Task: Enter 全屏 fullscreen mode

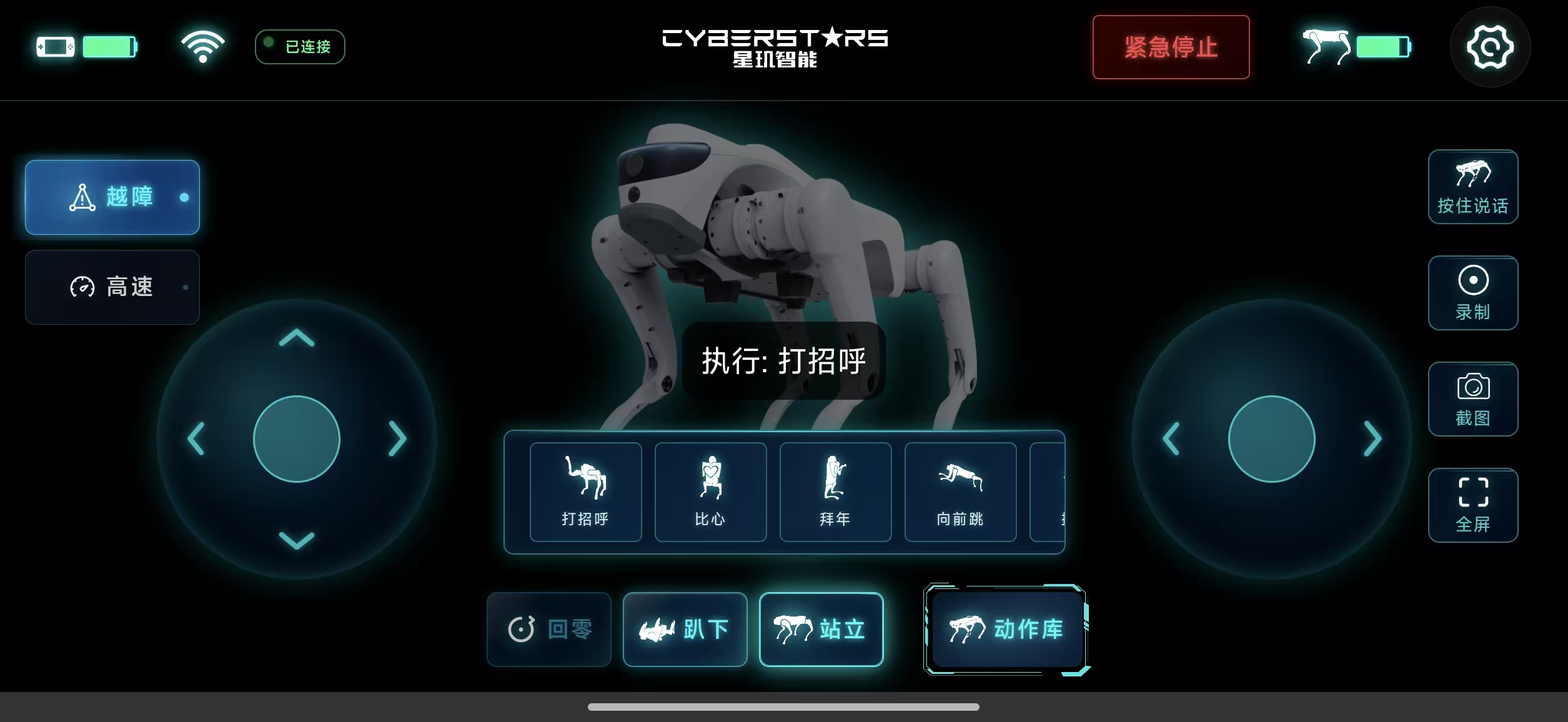Action: (x=1472, y=505)
